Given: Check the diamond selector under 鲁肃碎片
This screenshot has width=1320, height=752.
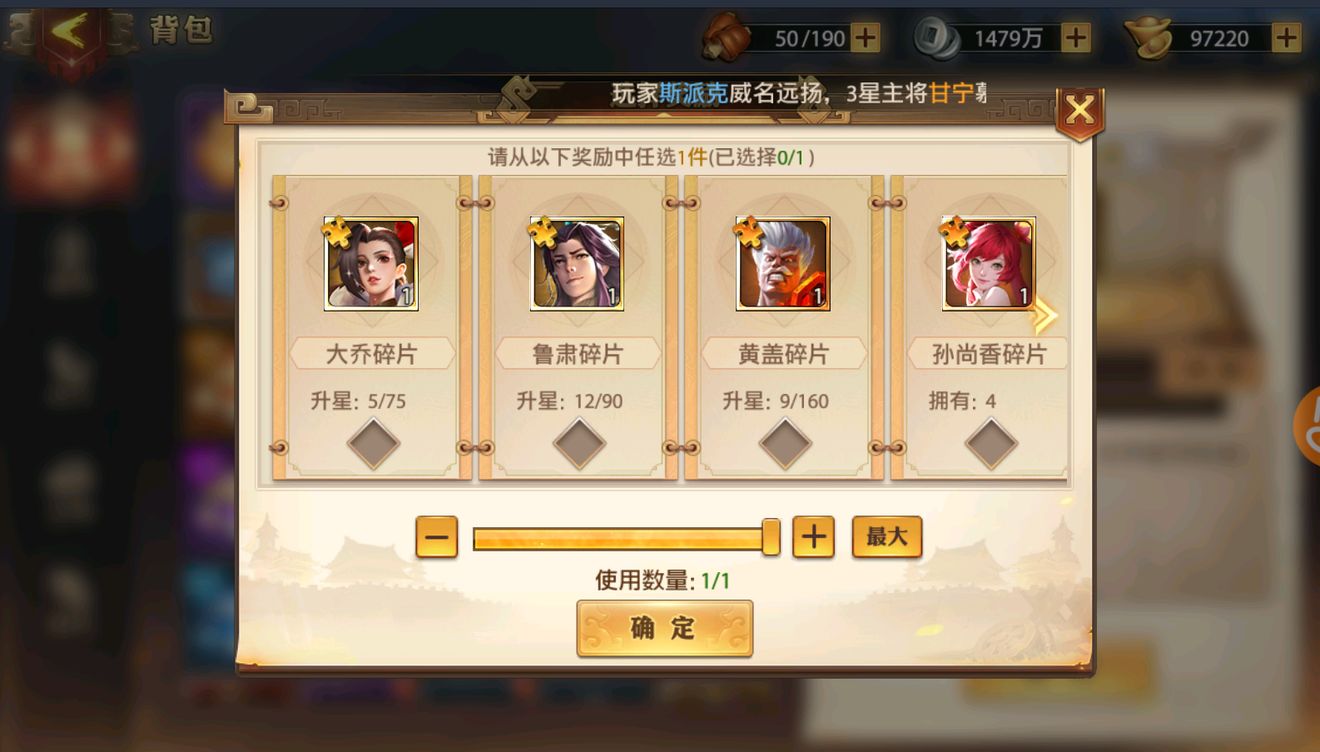Looking at the screenshot, I should point(577,440).
